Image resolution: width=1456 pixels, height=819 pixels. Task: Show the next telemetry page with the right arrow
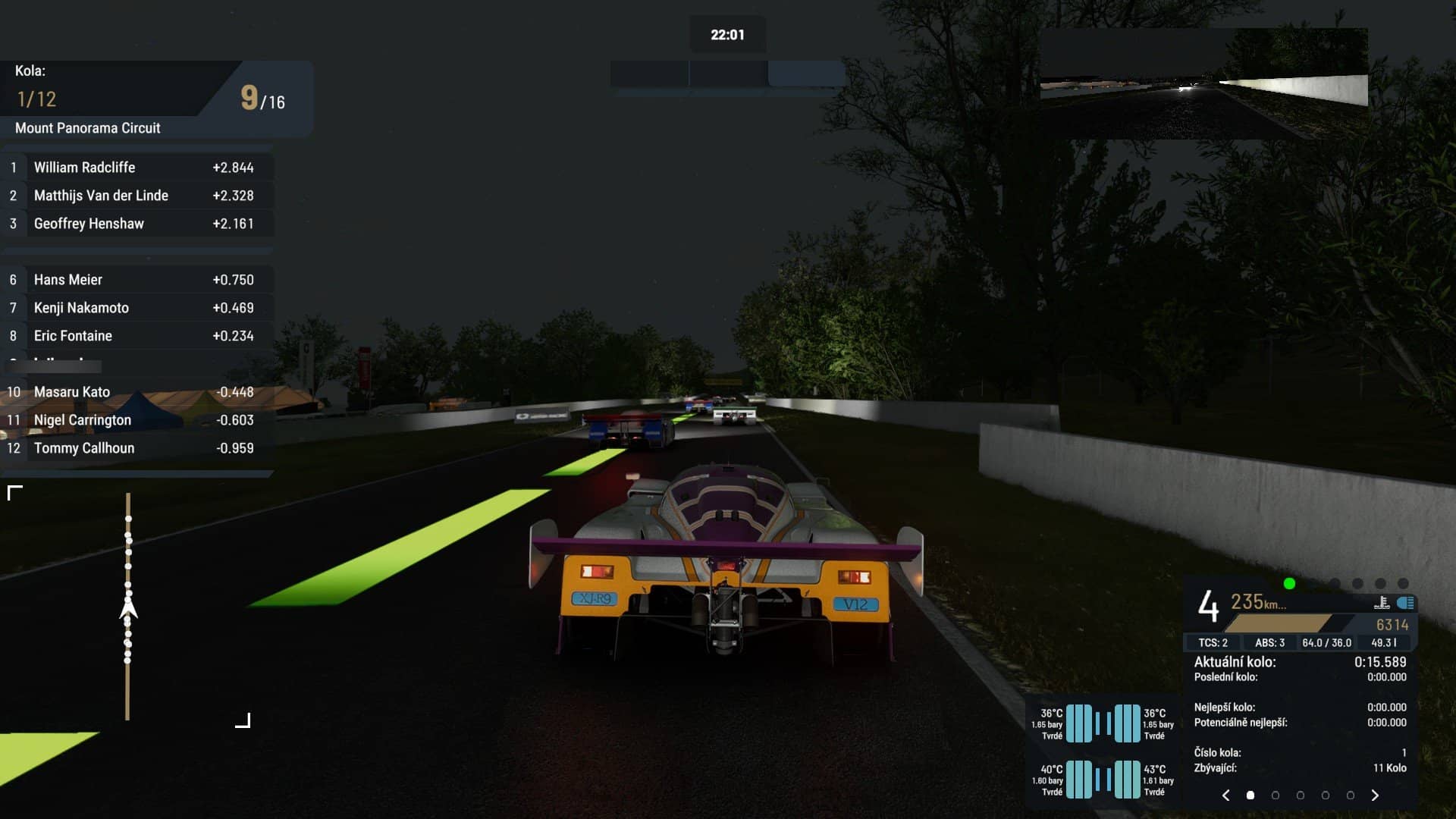click(x=1375, y=795)
